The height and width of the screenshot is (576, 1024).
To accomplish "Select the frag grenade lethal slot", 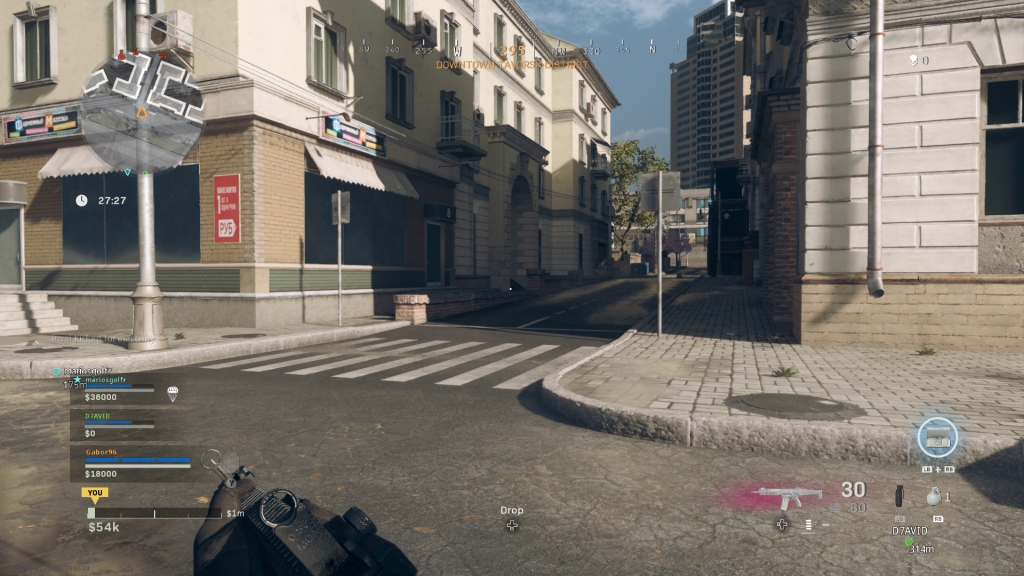I will (934, 495).
